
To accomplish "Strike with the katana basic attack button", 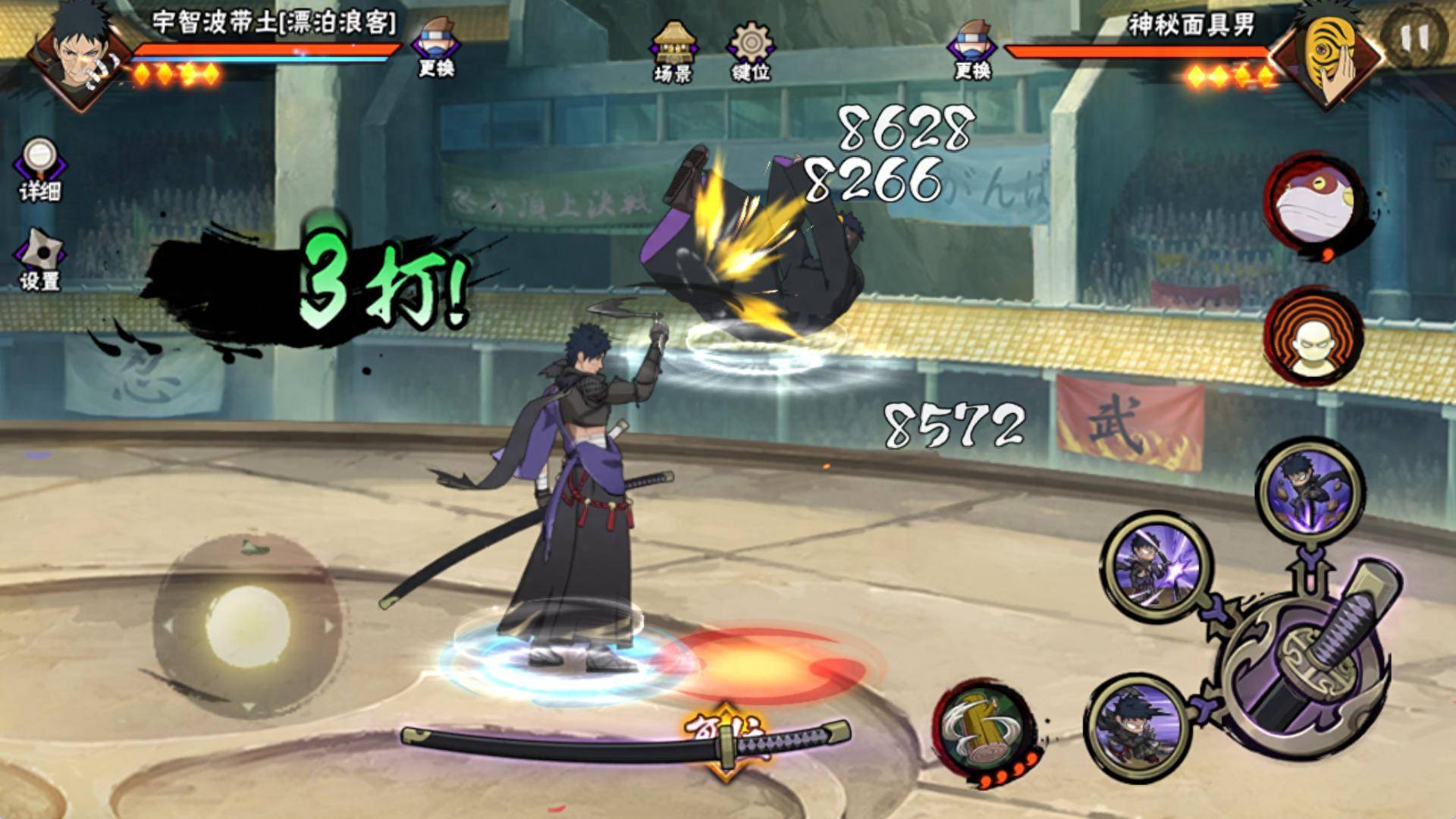I will [x=1306, y=666].
